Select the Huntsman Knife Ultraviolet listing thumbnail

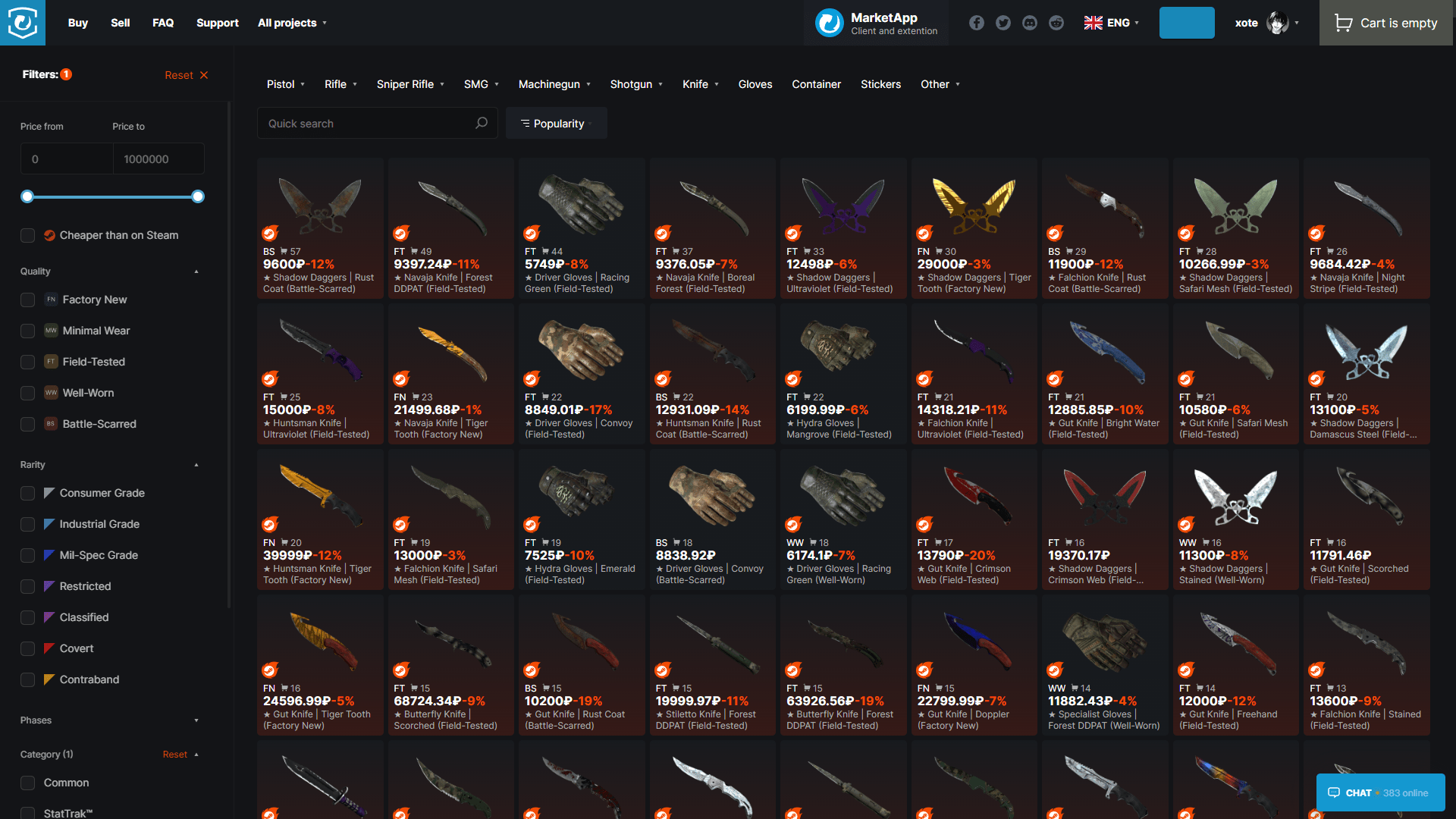319,349
